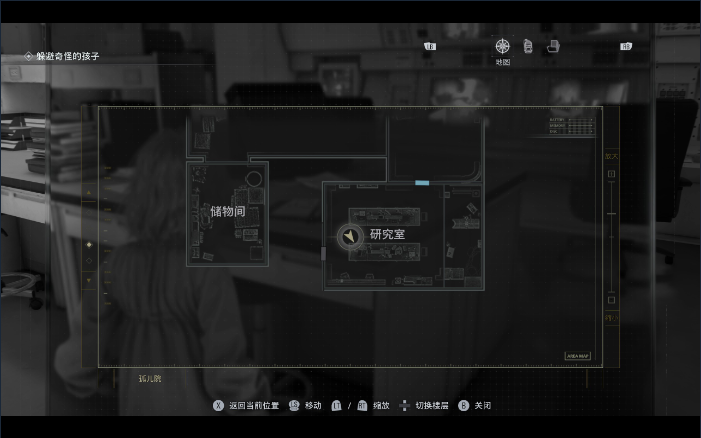
Task: Click the blue door marker on research room
Action: point(422,183)
